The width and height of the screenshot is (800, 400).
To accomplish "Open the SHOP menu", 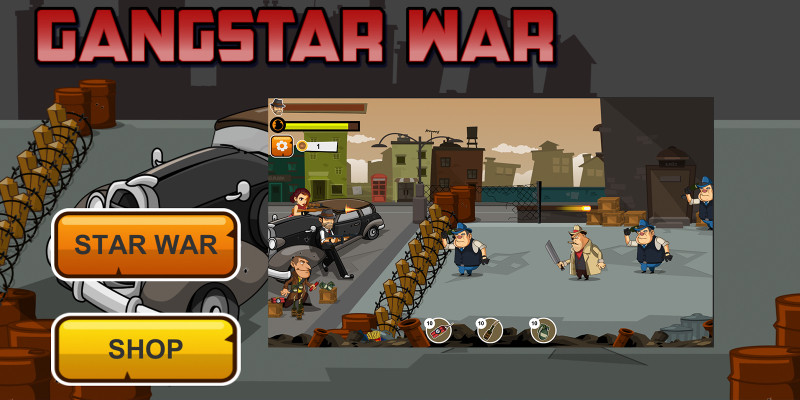I will [146, 349].
